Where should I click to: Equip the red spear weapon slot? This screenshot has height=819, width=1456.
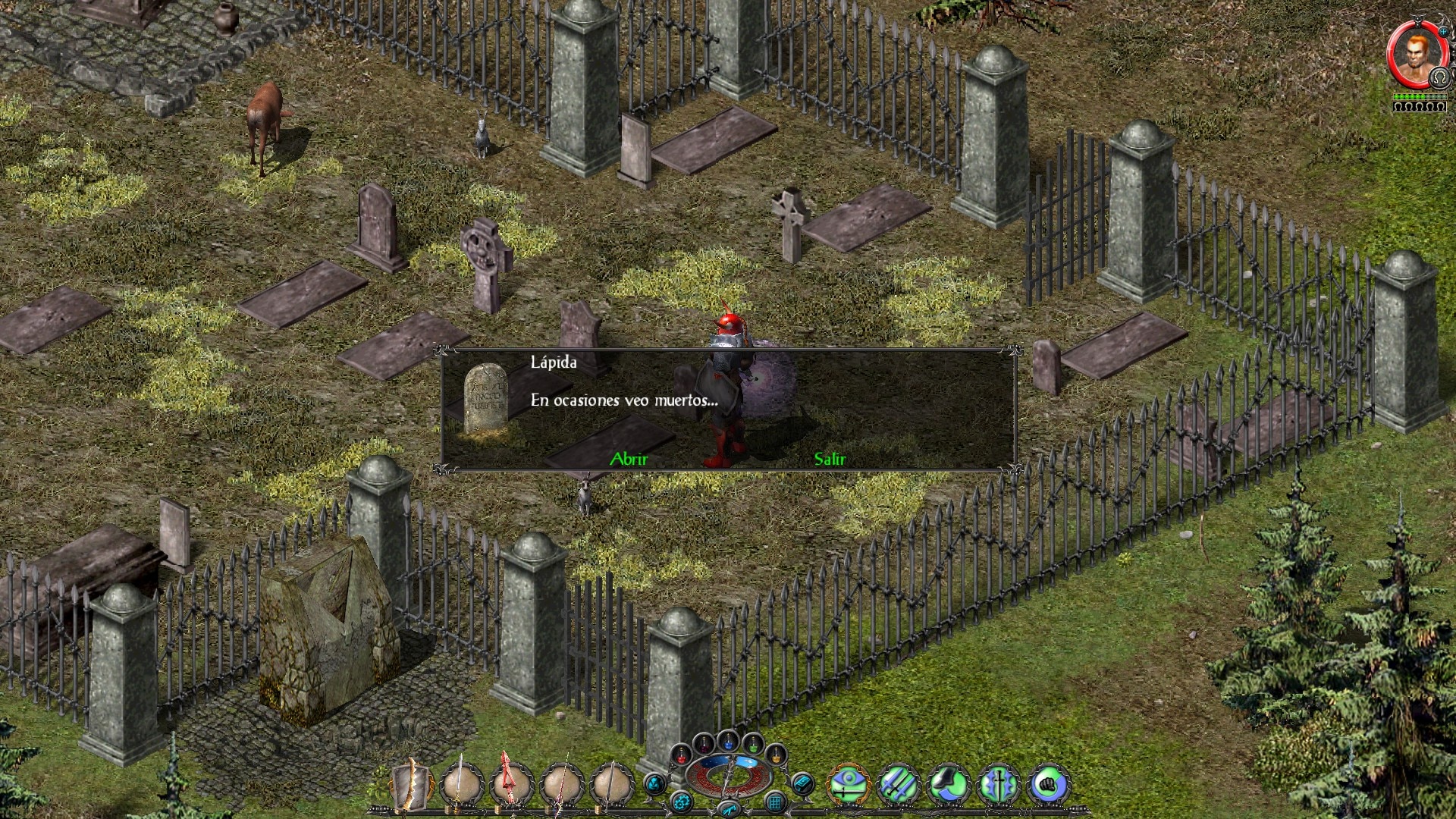pos(512,784)
